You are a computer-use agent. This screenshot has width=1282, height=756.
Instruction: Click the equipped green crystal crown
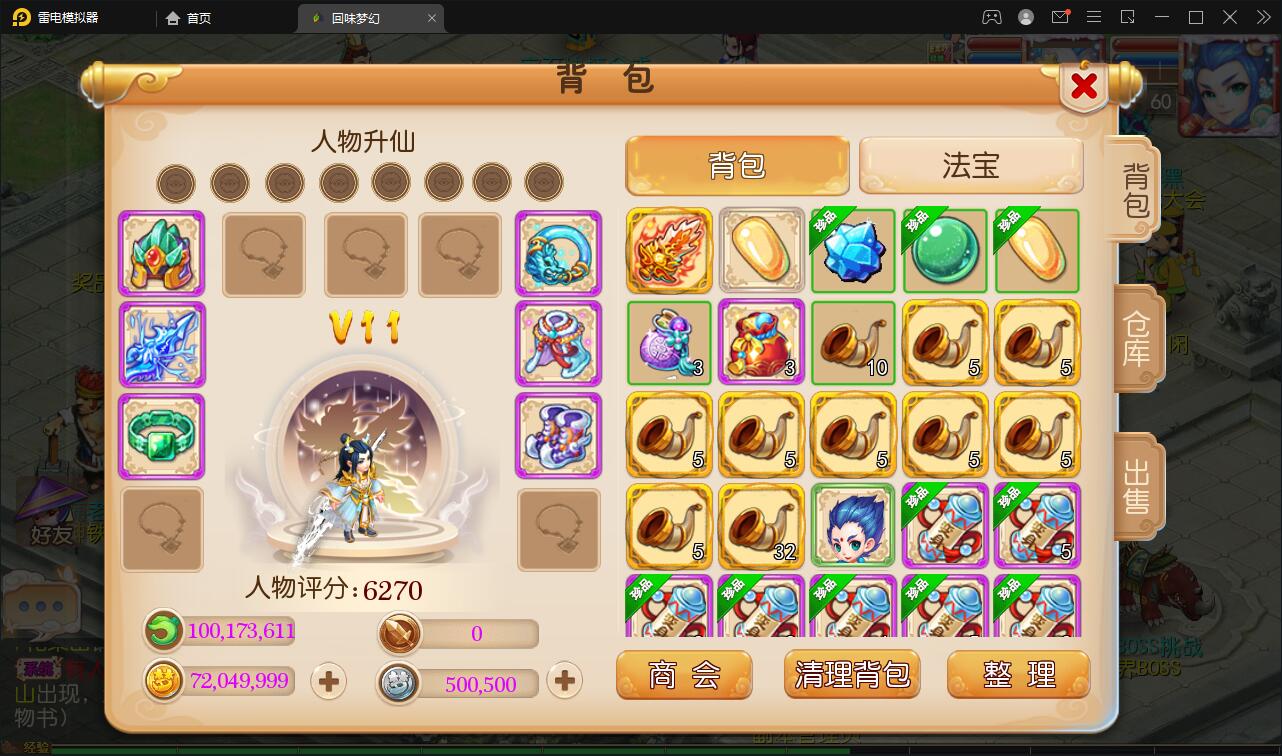pyautogui.click(x=161, y=254)
